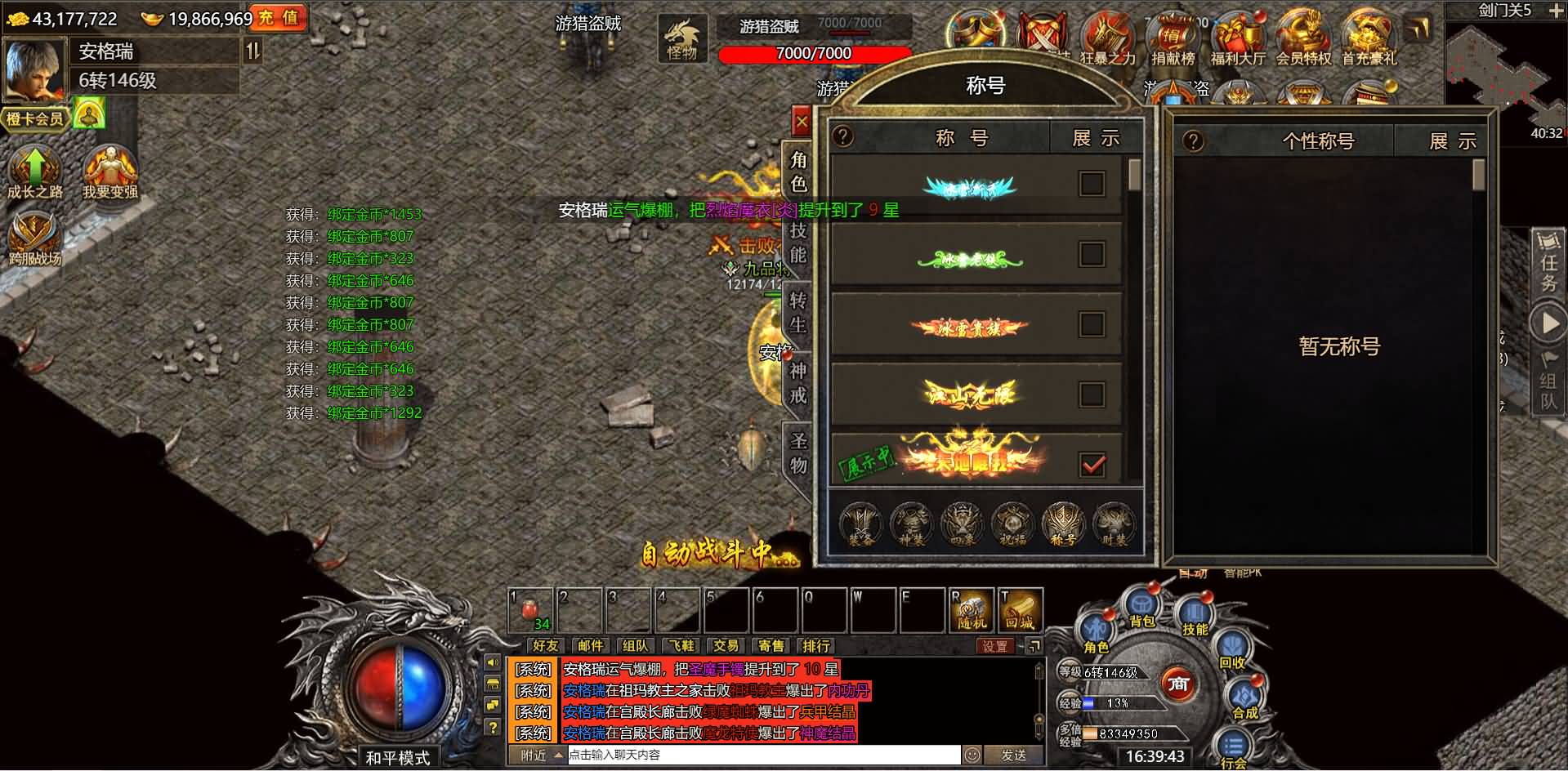Use the red potion in hotbar slot 1
The height and width of the screenshot is (771, 1568).
coord(531,610)
